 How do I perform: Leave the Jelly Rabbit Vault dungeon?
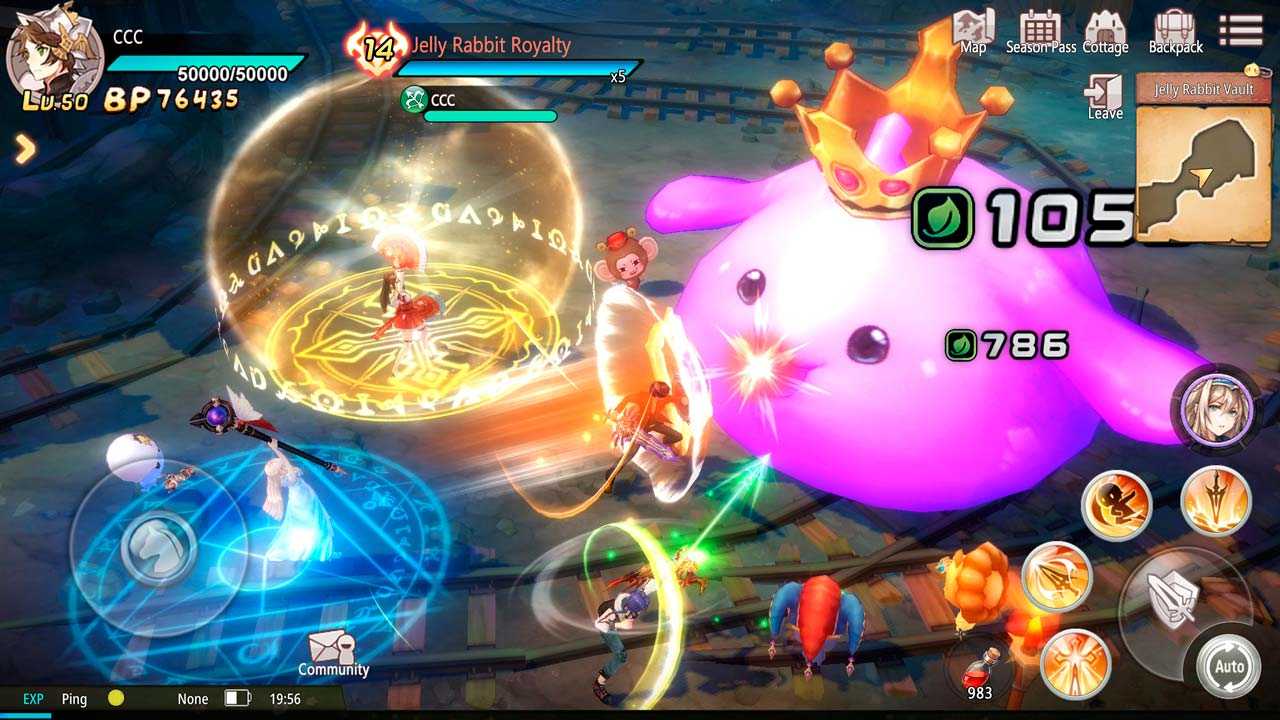[x=1105, y=96]
